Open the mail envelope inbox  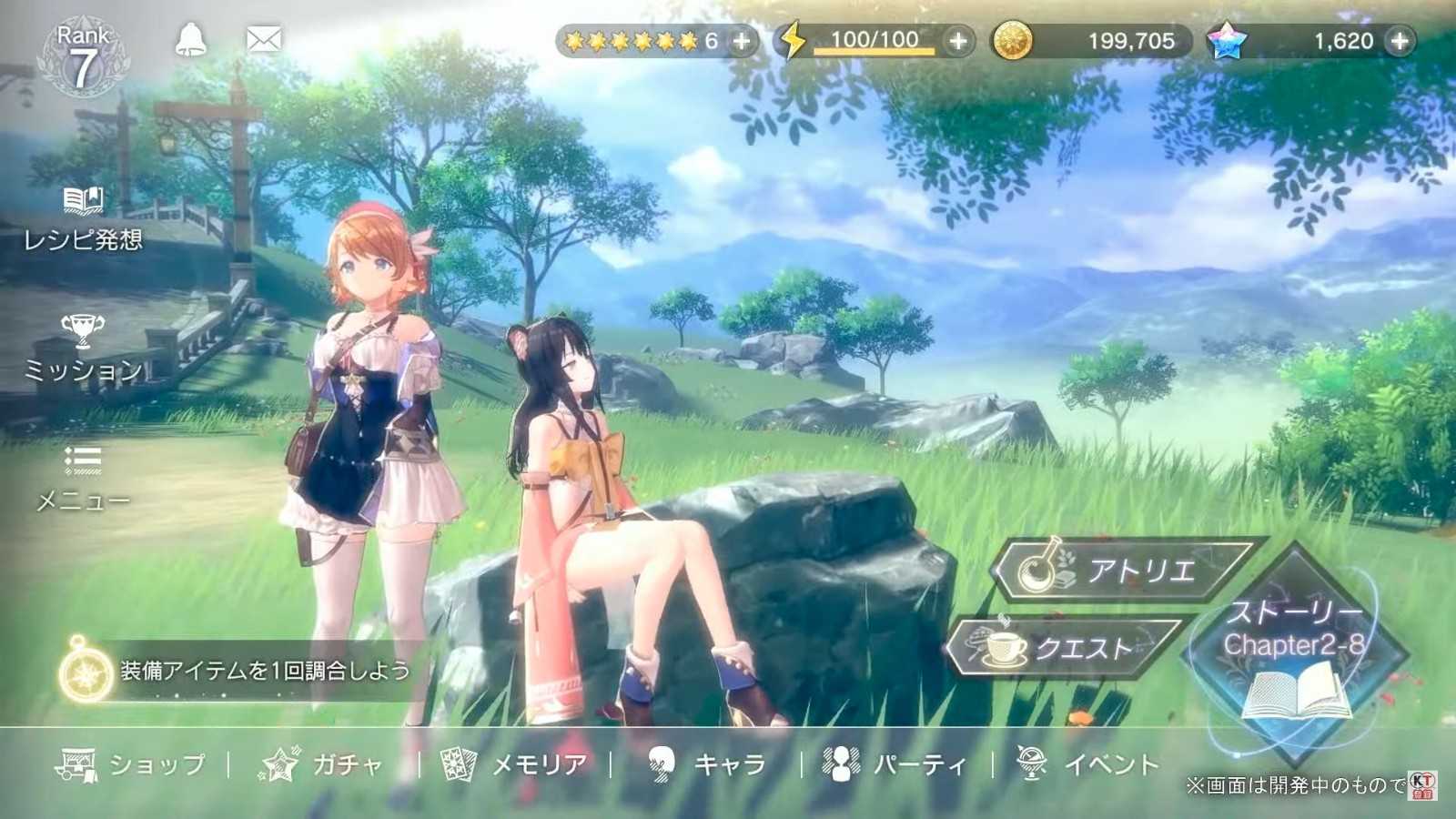coord(264,40)
